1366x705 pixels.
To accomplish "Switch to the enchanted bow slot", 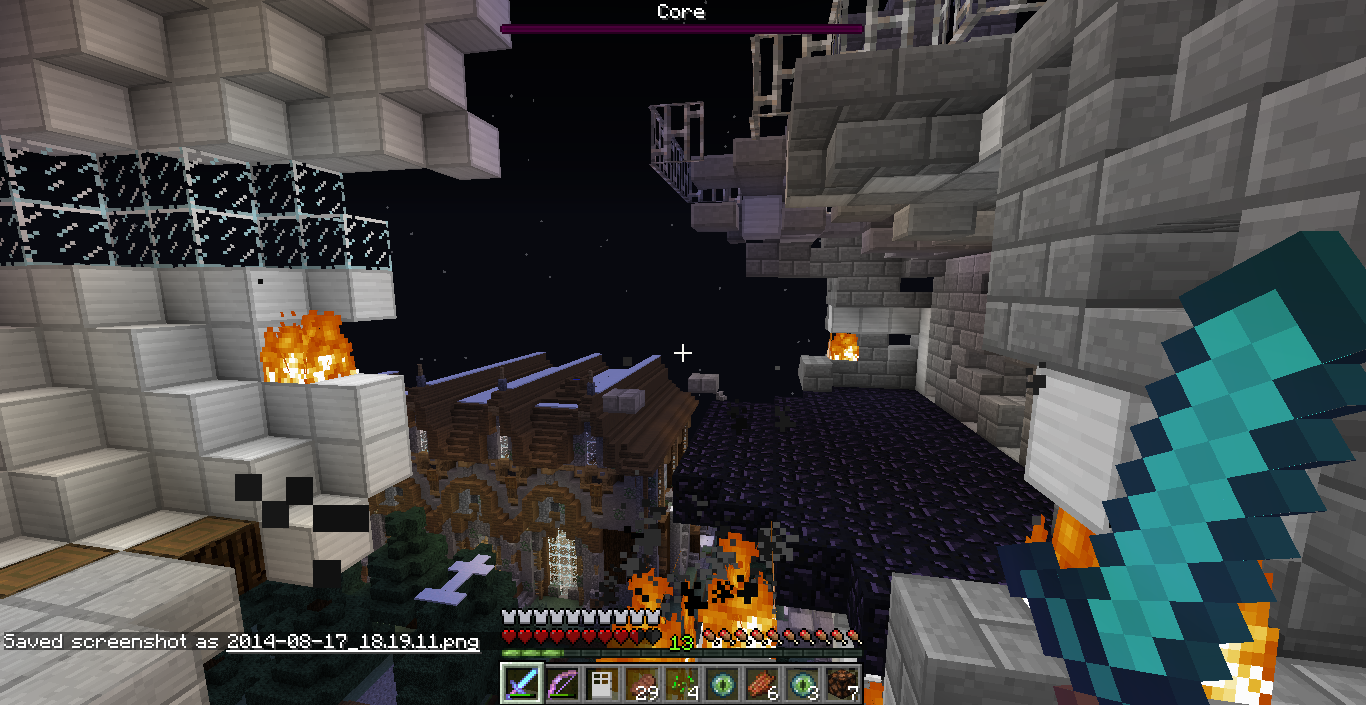I will point(562,684).
